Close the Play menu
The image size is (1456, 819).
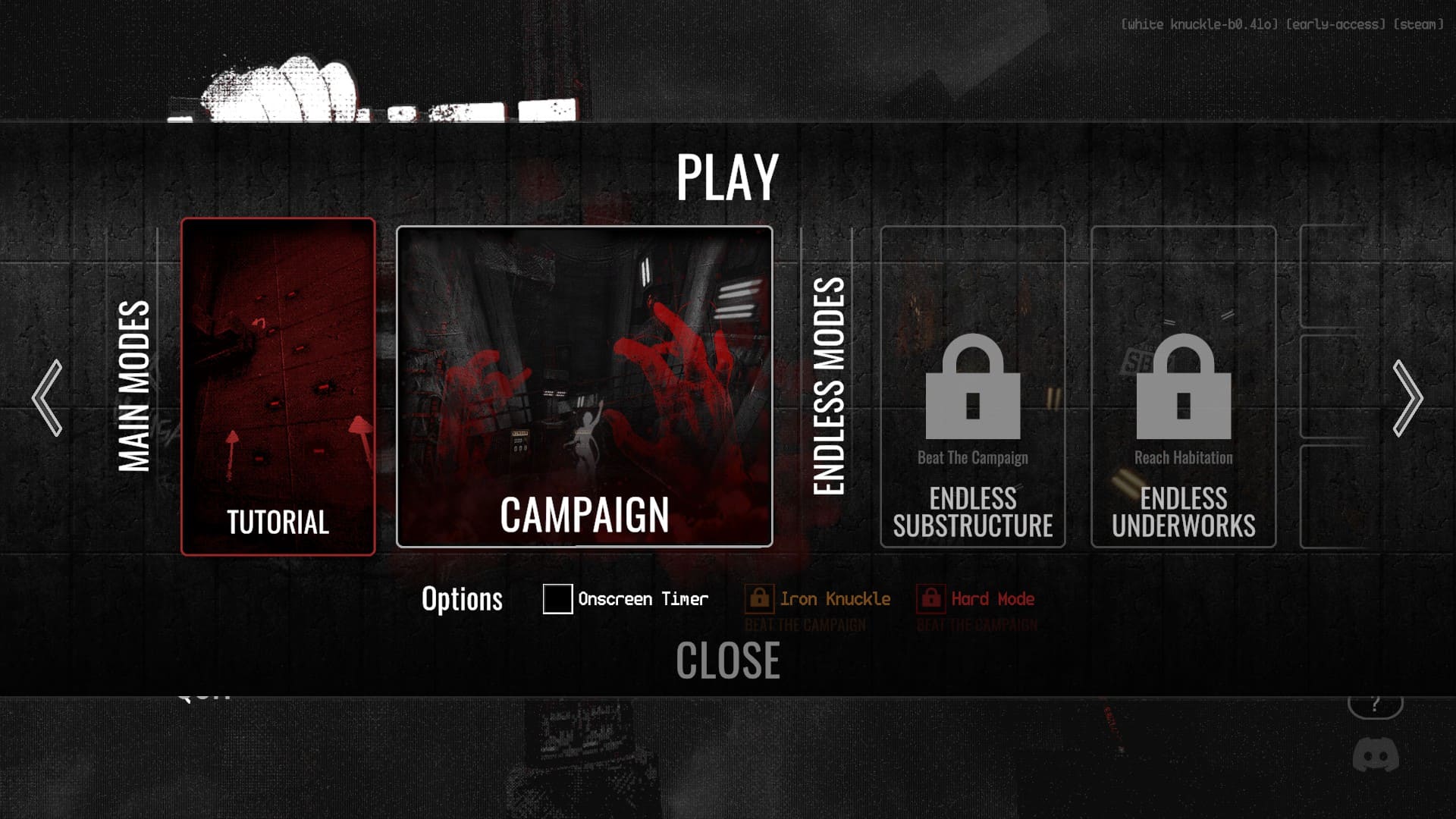727,661
